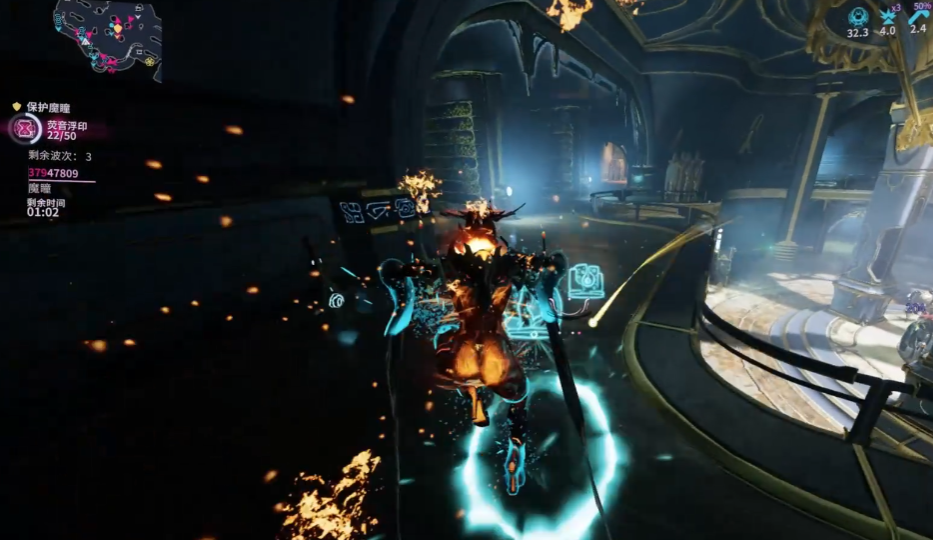Click the yellow flower marker on the minimap

[150, 61]
